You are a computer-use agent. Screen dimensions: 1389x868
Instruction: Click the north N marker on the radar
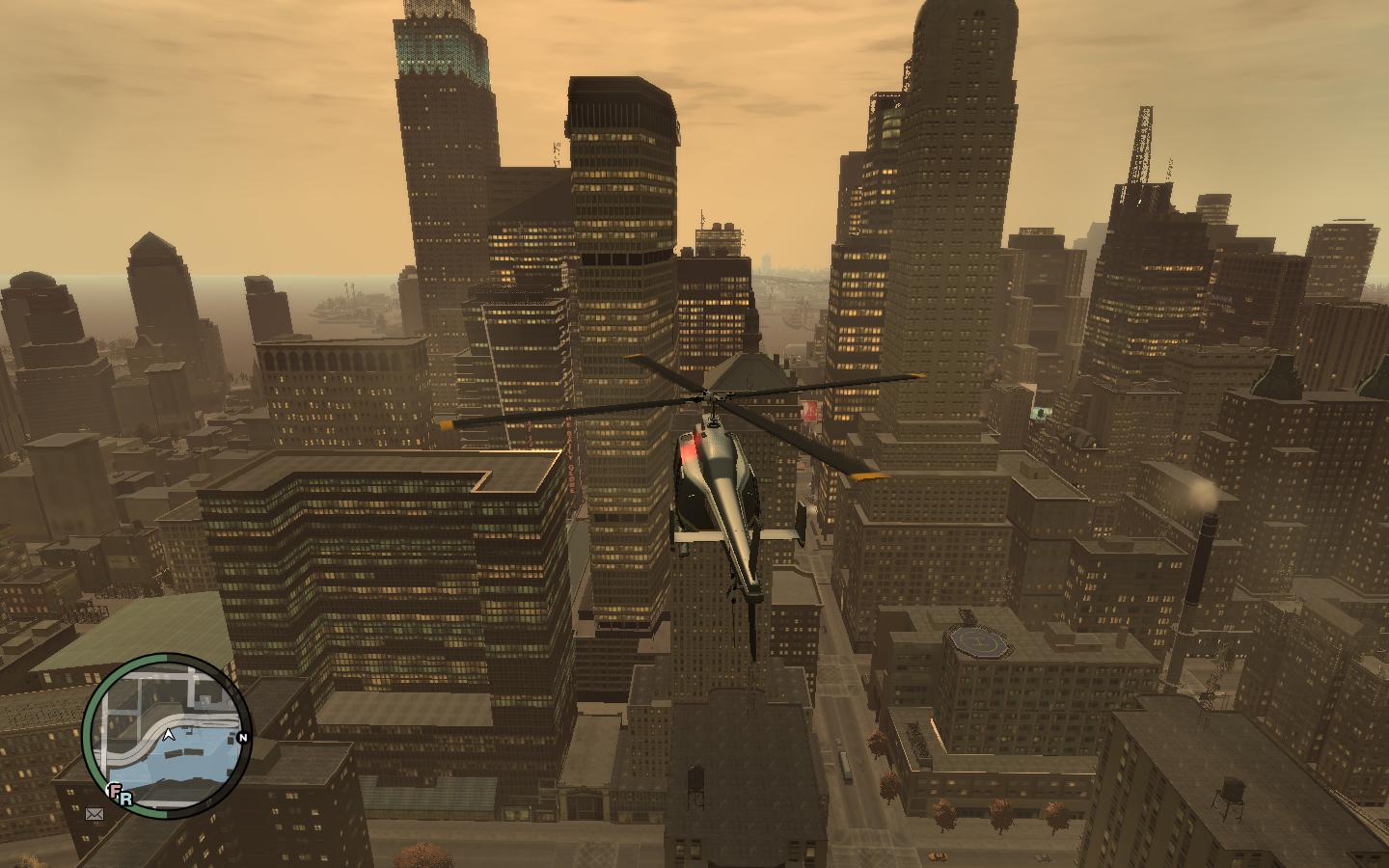pos(242,739)
